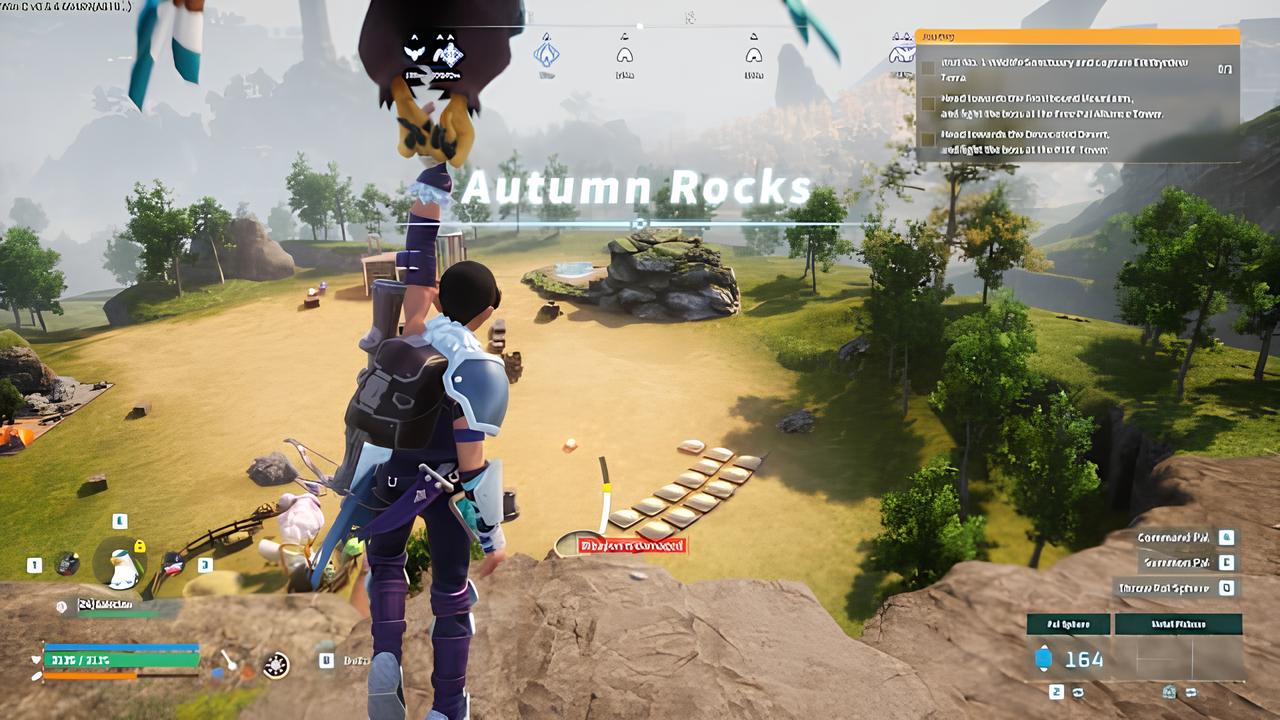Click the Wildlife Sanctuary quest objective

(x=1060, y=68)
